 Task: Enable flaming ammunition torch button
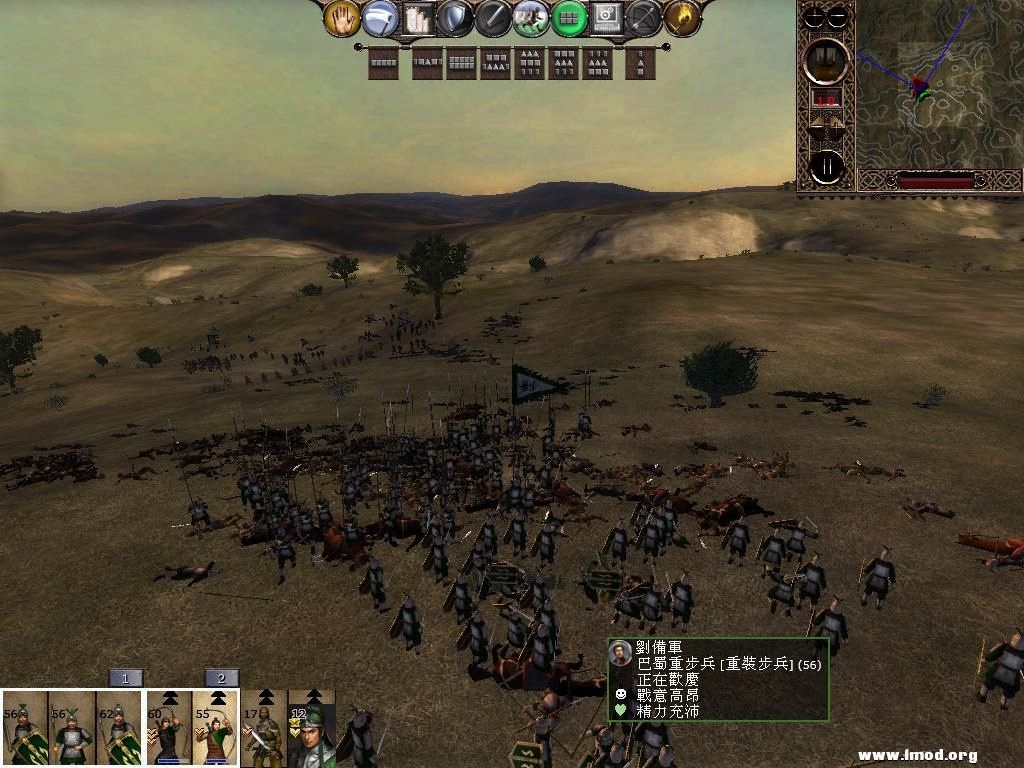point(682,18)
